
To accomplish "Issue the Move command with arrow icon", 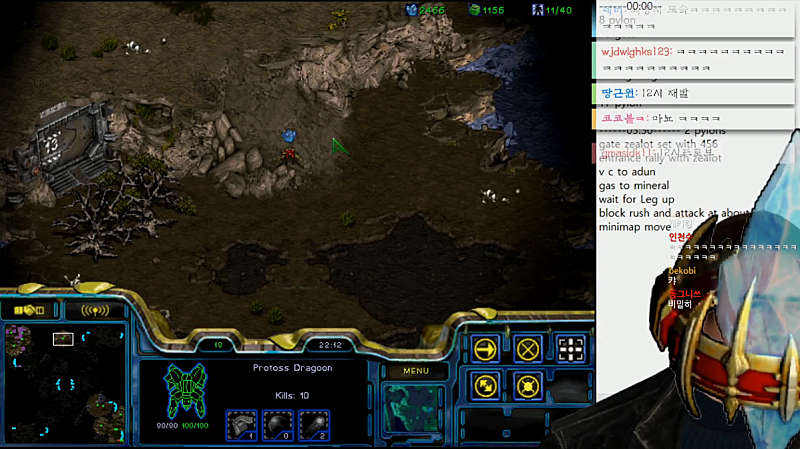I will click(486, 348).
